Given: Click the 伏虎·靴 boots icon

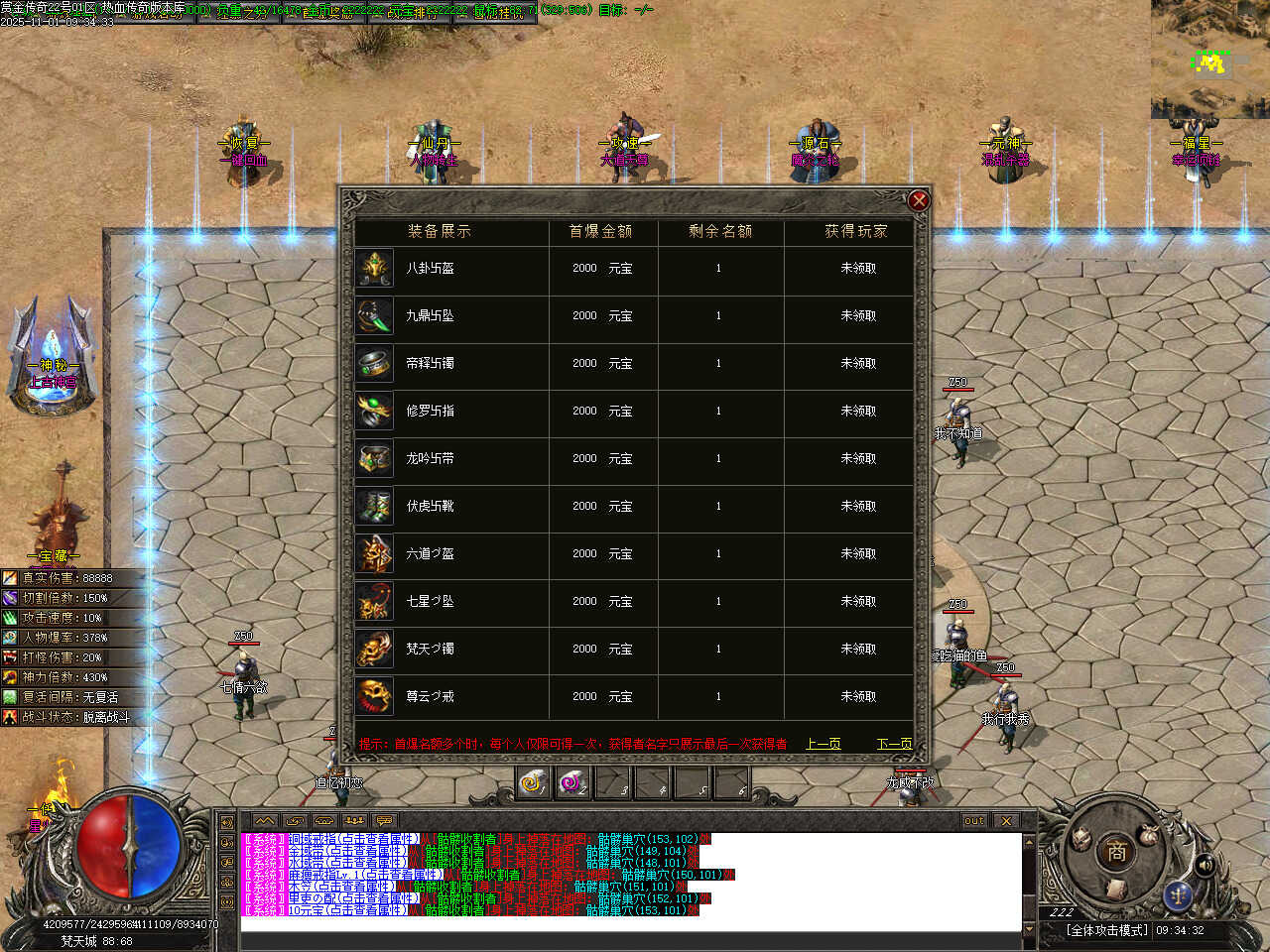Looking at the screenshot, I should coord(375,507).
